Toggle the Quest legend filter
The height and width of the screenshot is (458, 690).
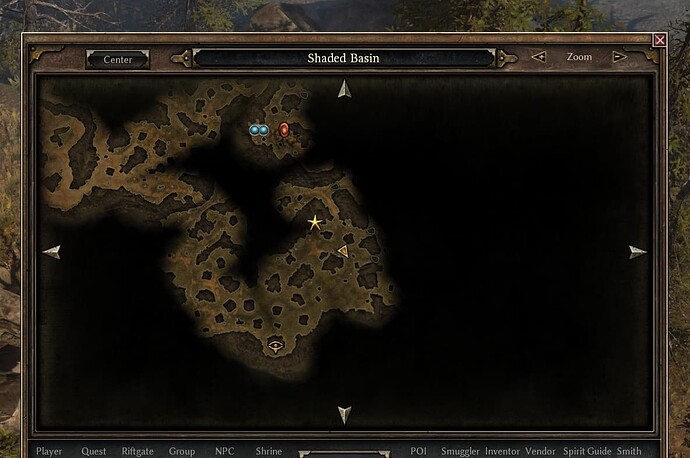pos(94,451)
